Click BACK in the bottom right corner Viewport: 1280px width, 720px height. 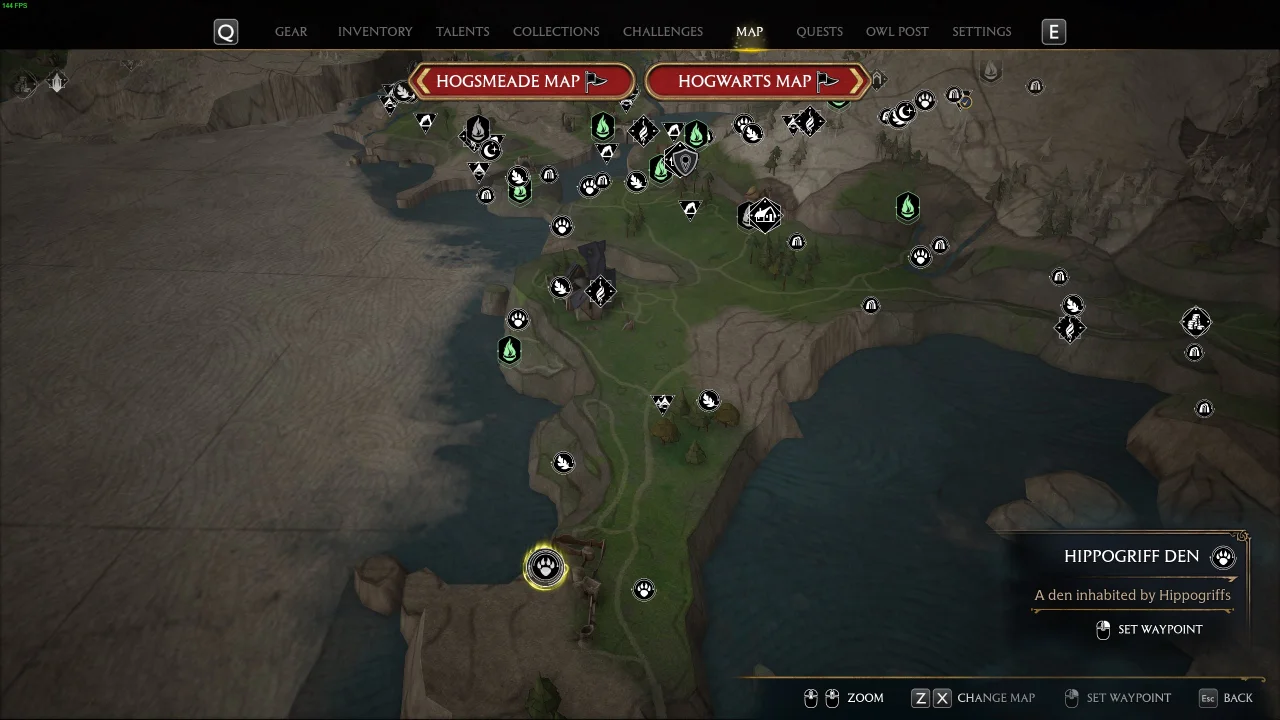(1238, 697)
